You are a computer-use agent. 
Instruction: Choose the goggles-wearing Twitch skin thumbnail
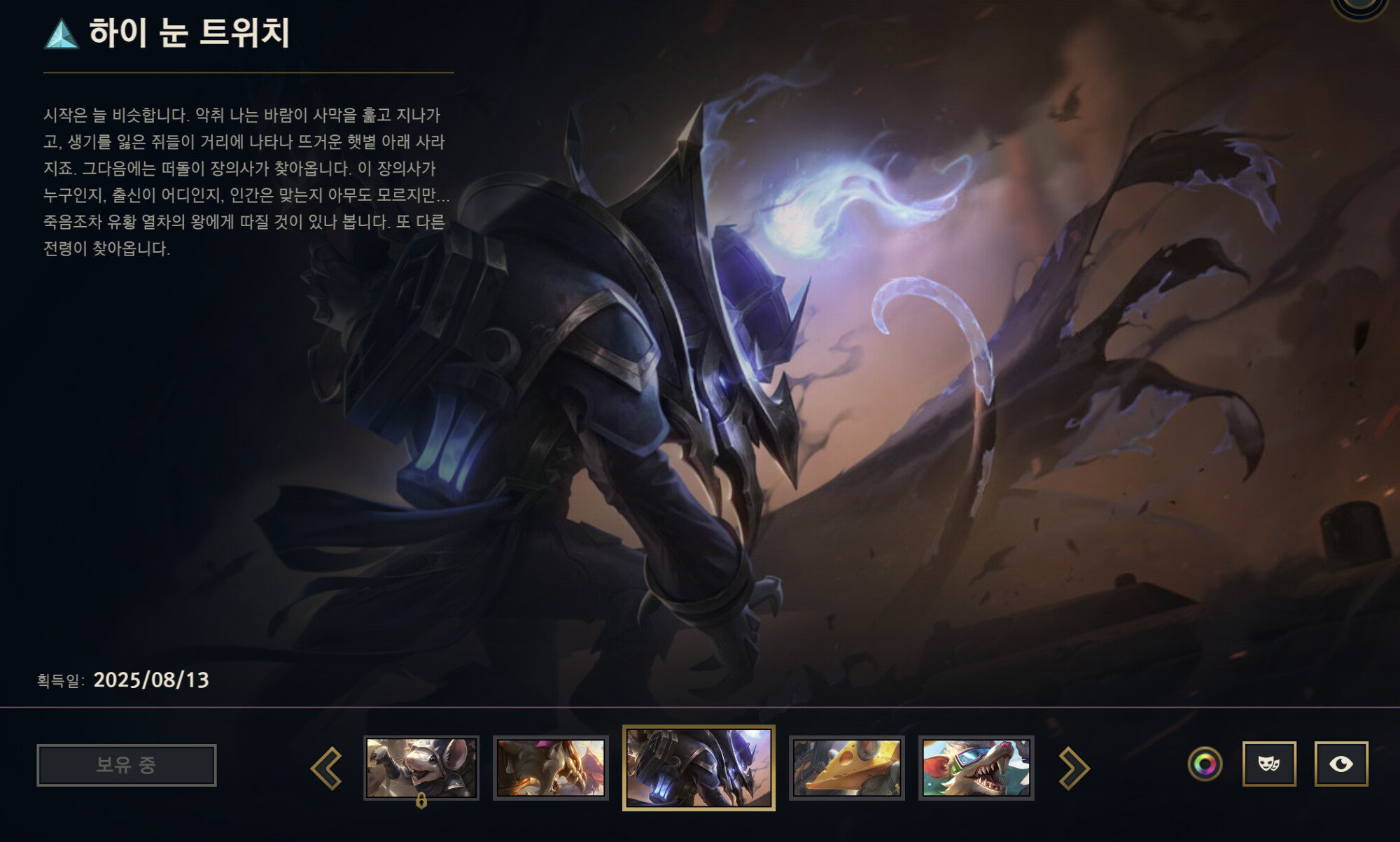pos(976,768)
